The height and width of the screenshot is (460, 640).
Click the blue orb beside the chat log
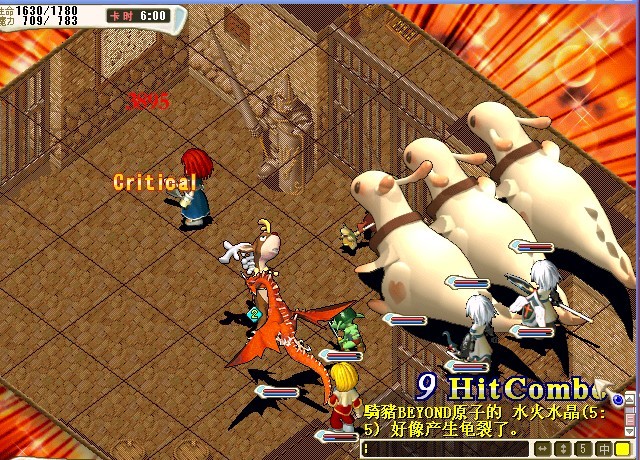618,401
